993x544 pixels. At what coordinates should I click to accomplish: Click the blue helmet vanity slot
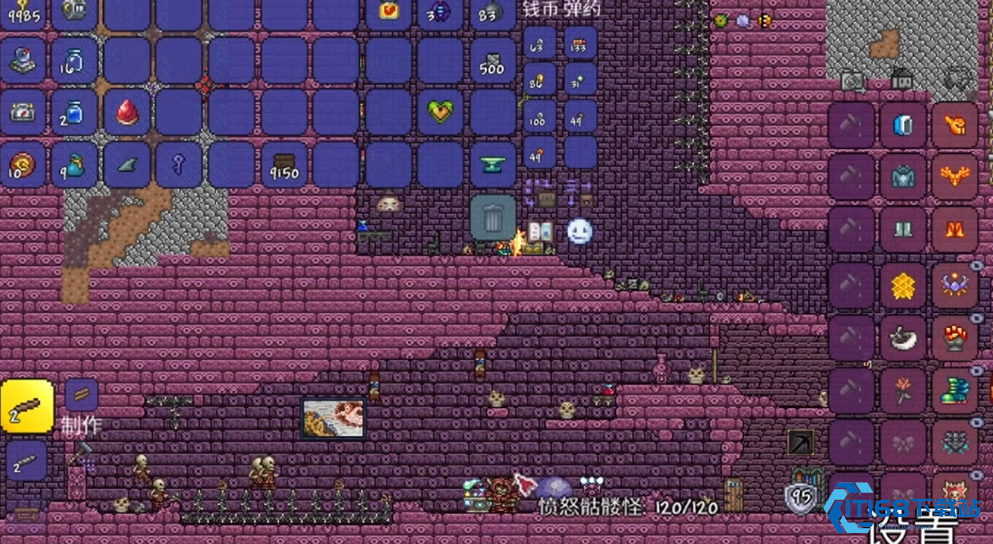tap(903, 127)
